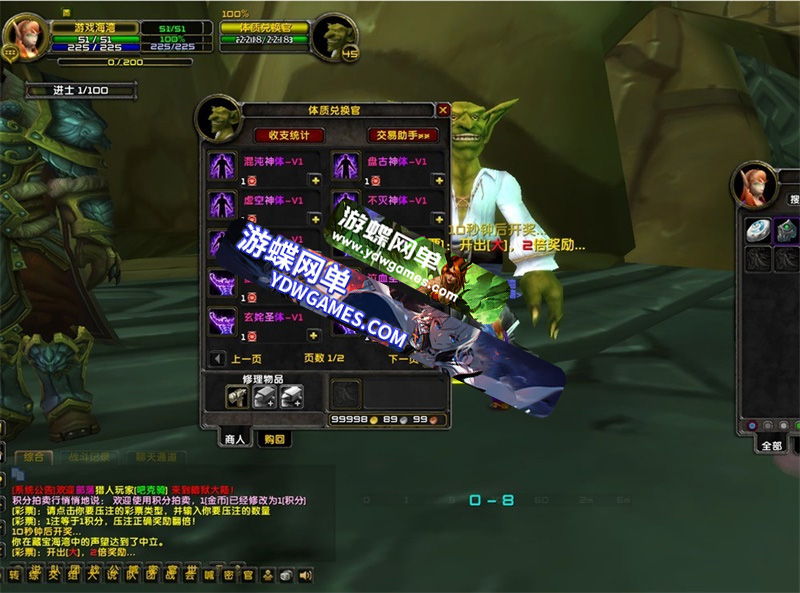This screenshot has height=593, width=800.
Task: Click the plus button beside 混沌神体-V1
Action: click(x=314, y=180)
